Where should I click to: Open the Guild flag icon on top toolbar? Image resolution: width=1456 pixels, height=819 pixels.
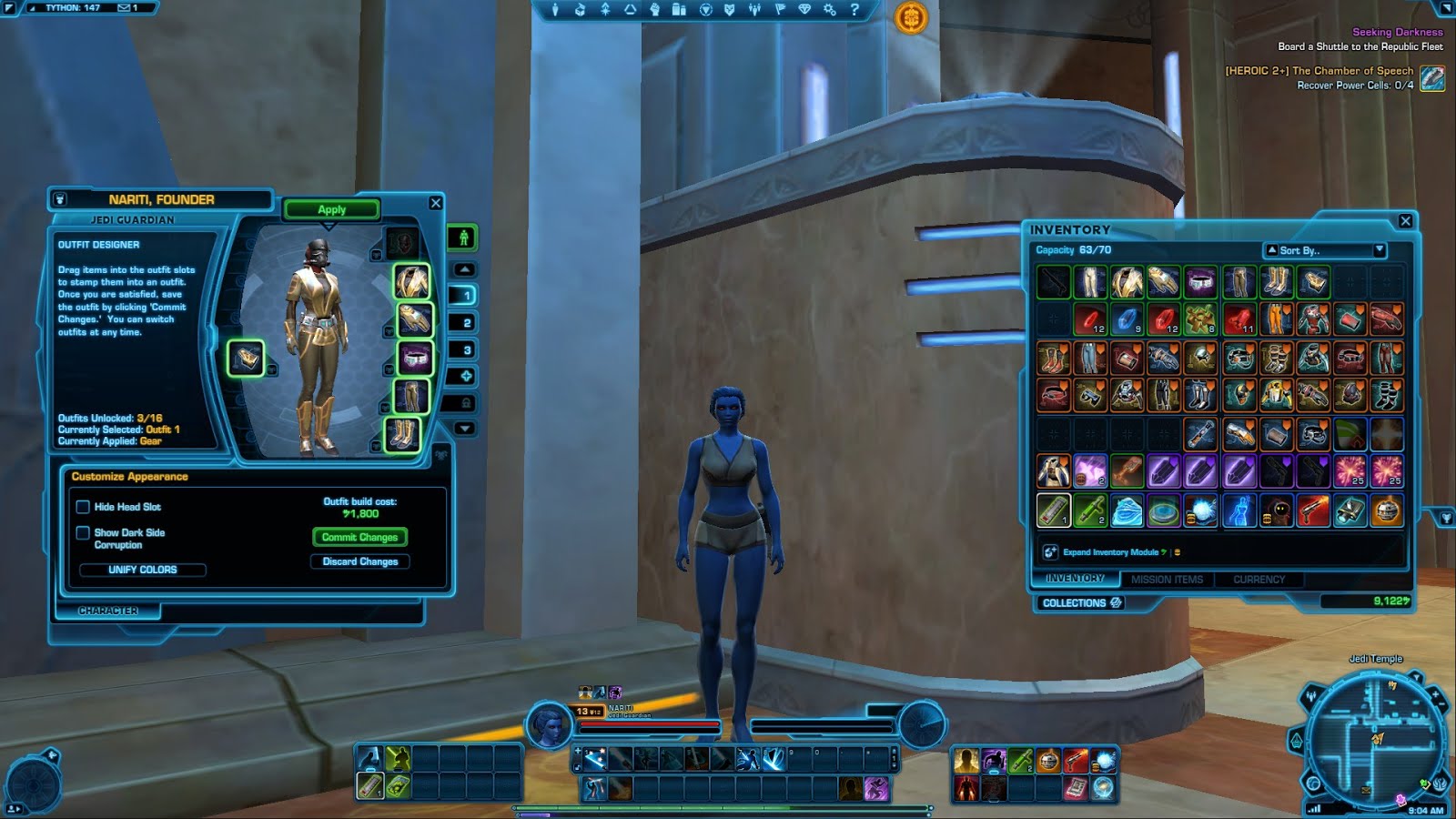click(781, 10)
